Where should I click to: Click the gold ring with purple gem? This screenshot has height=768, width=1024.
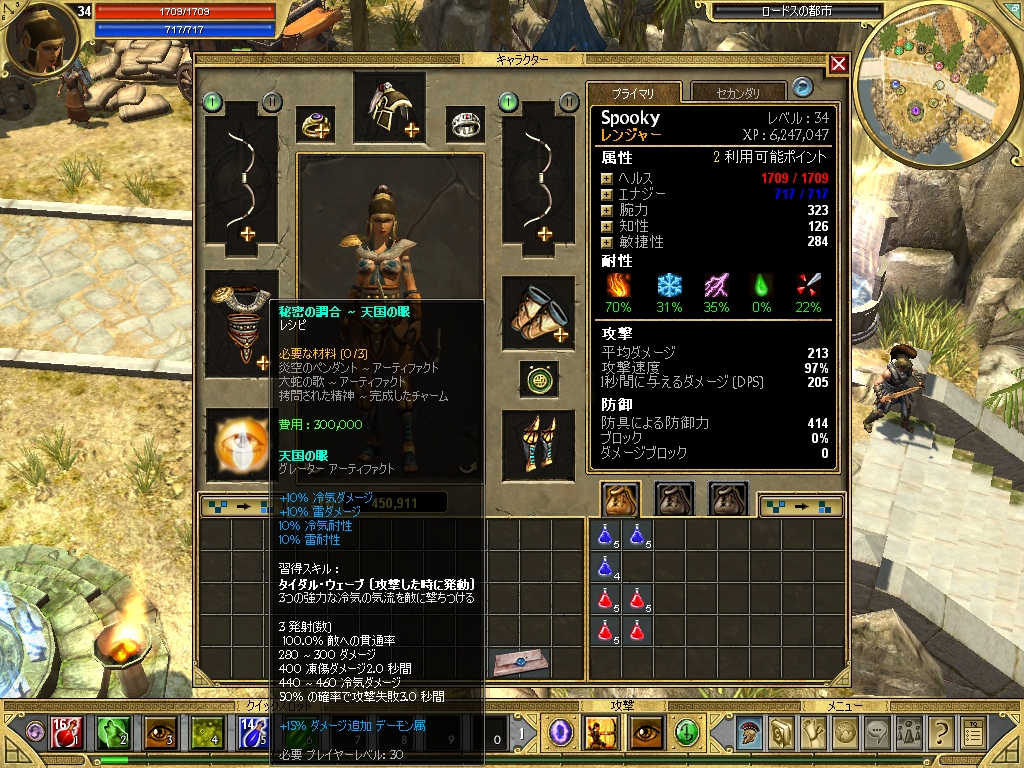(316, 125)
